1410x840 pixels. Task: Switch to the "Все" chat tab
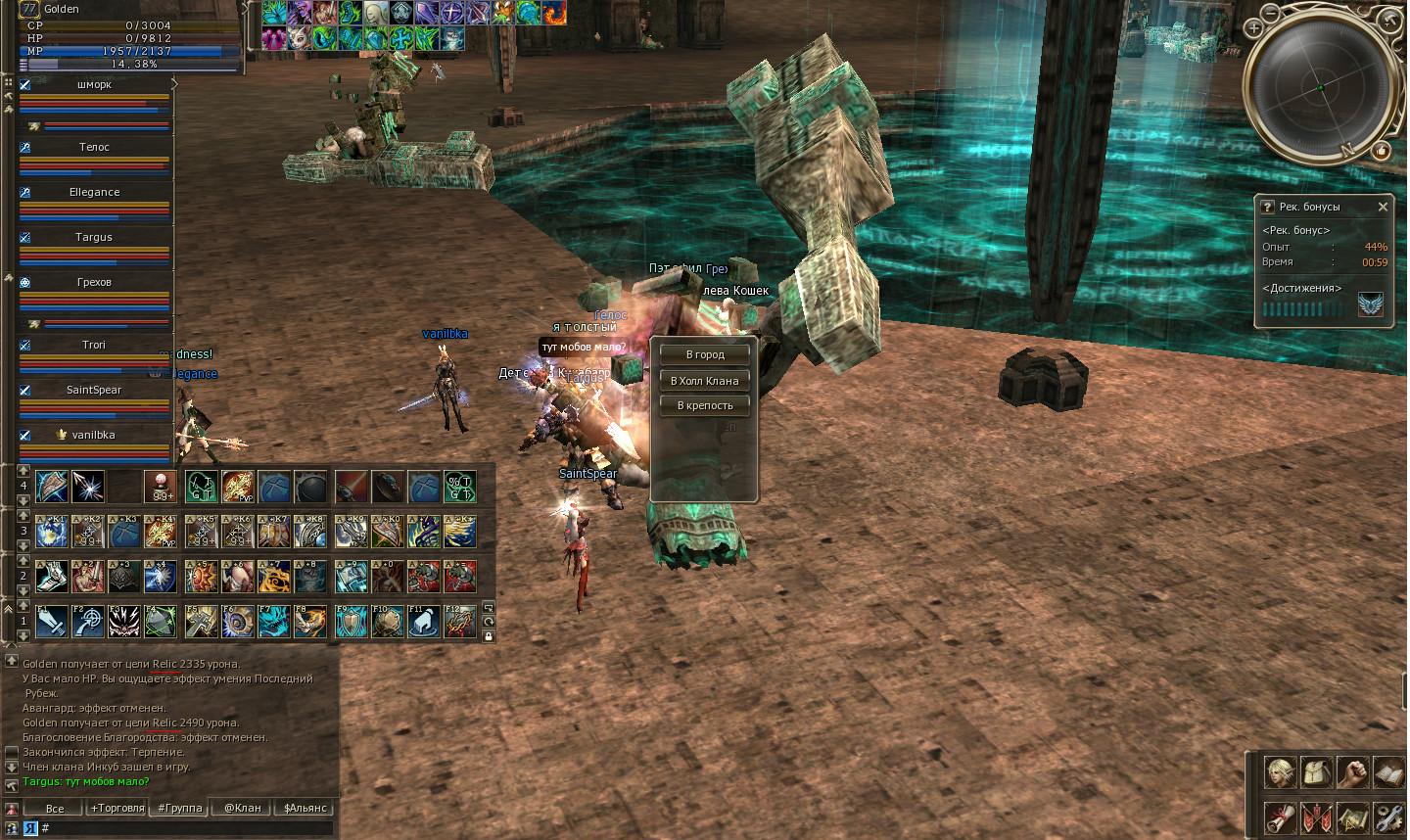55,808
